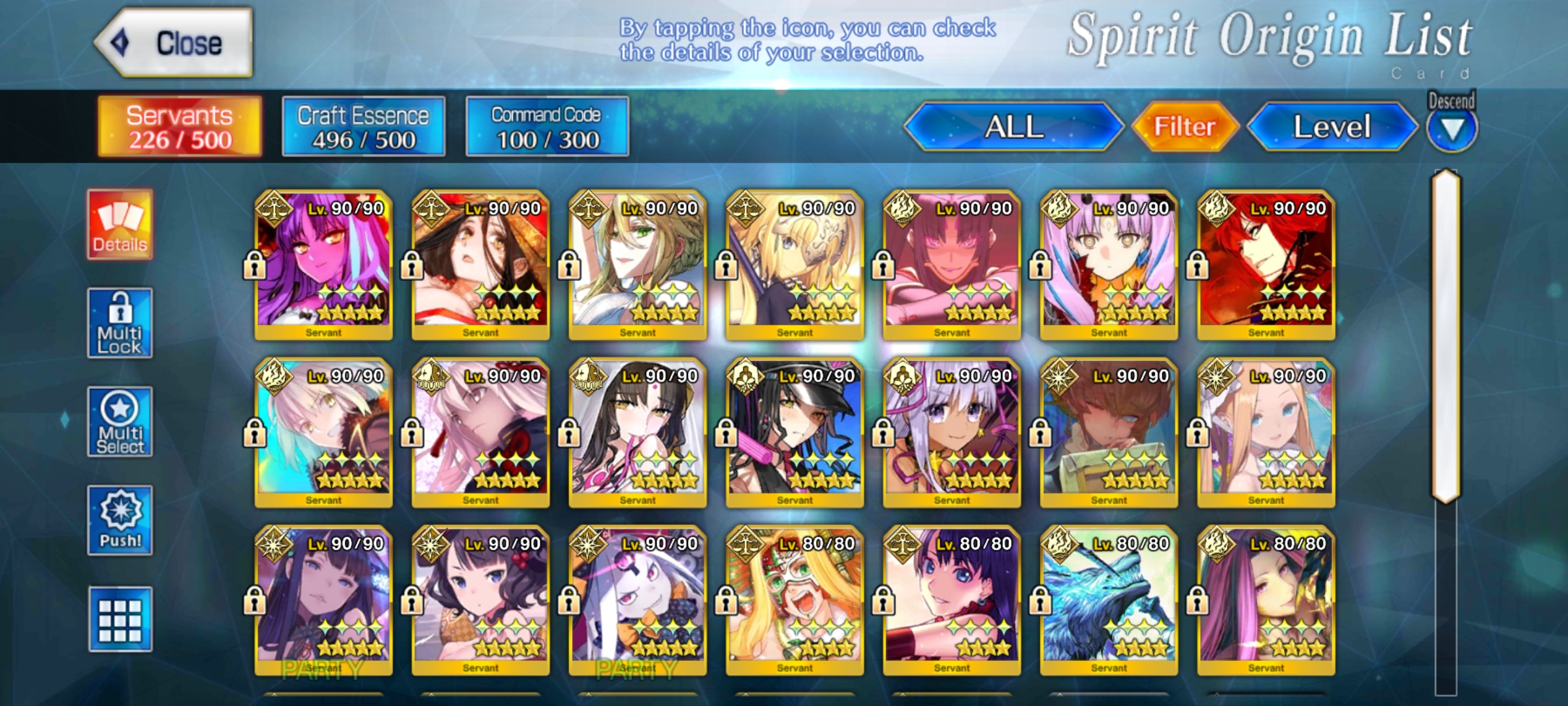Select the ALL class filter button

[1013, 127]
